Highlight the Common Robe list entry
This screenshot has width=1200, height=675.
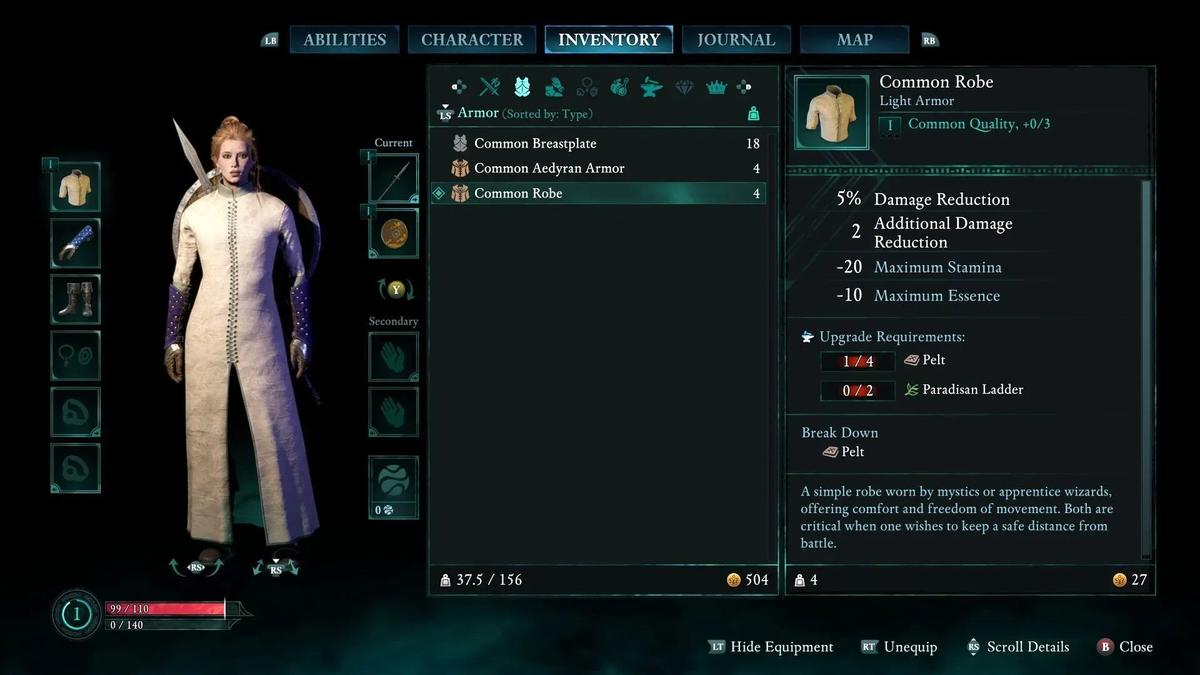pos(518,193)
